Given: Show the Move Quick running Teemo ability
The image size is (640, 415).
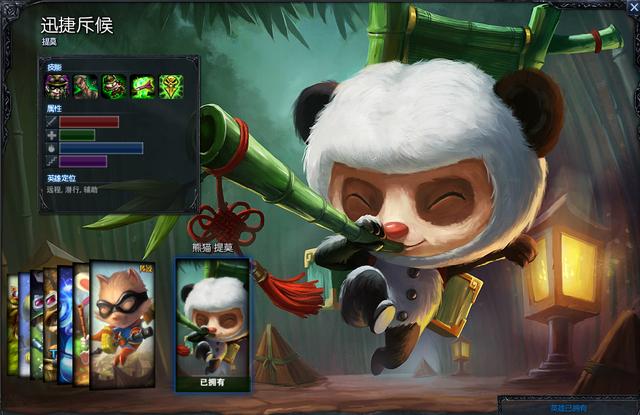Looking at the screenshot, I should click(x=114, y=86).
